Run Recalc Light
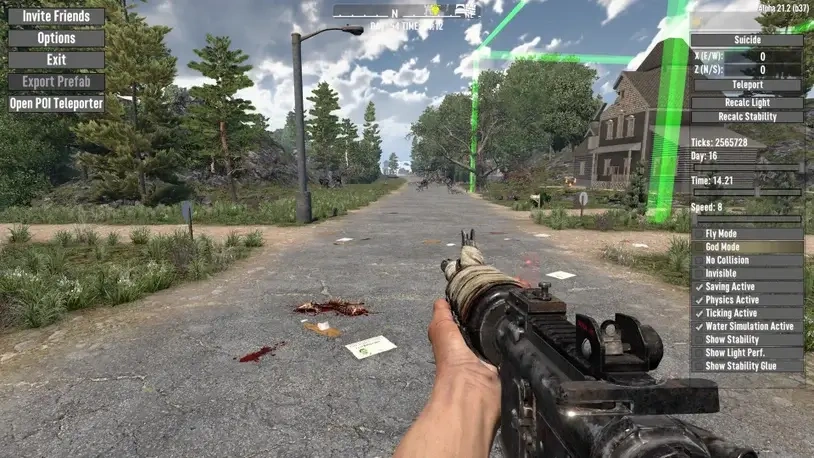Image resolution: width=814 pixels, height=458 pixels. 747,102
